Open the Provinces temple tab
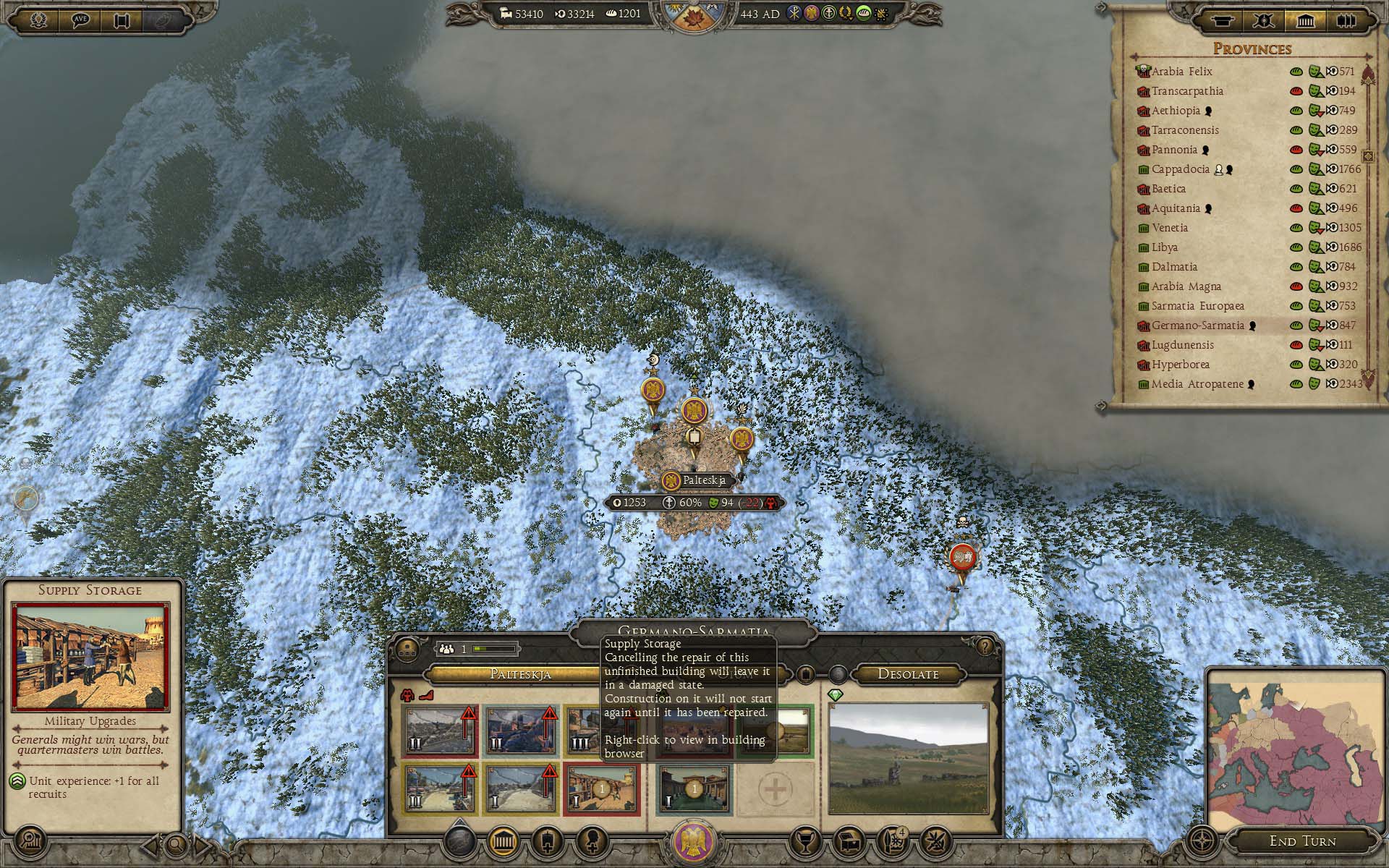Viewport: 1389px width, 868px height. (1305, 21)
